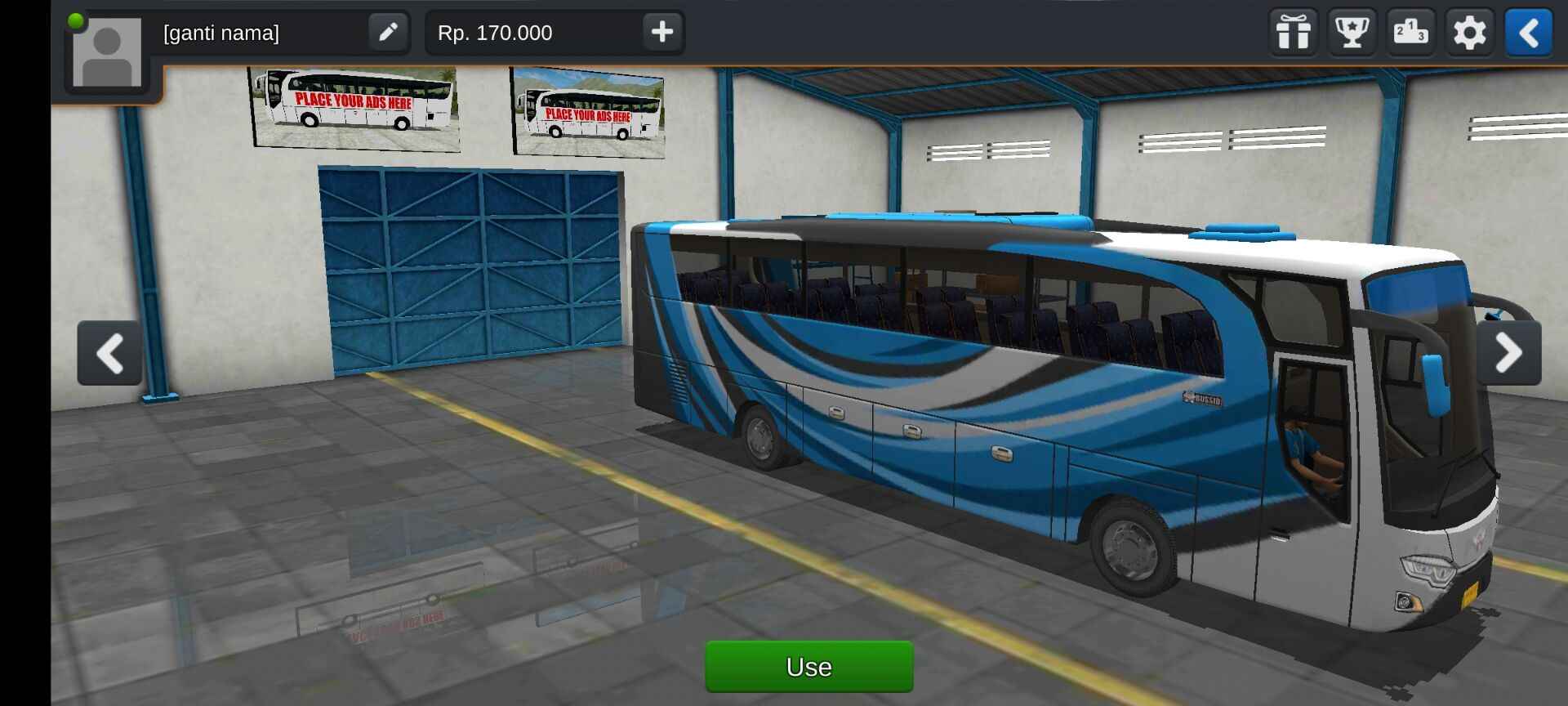The height and width of the screenshot is (706, 1568).
Task: Show the previous bus with left arrow
Action: pos(109,353)
